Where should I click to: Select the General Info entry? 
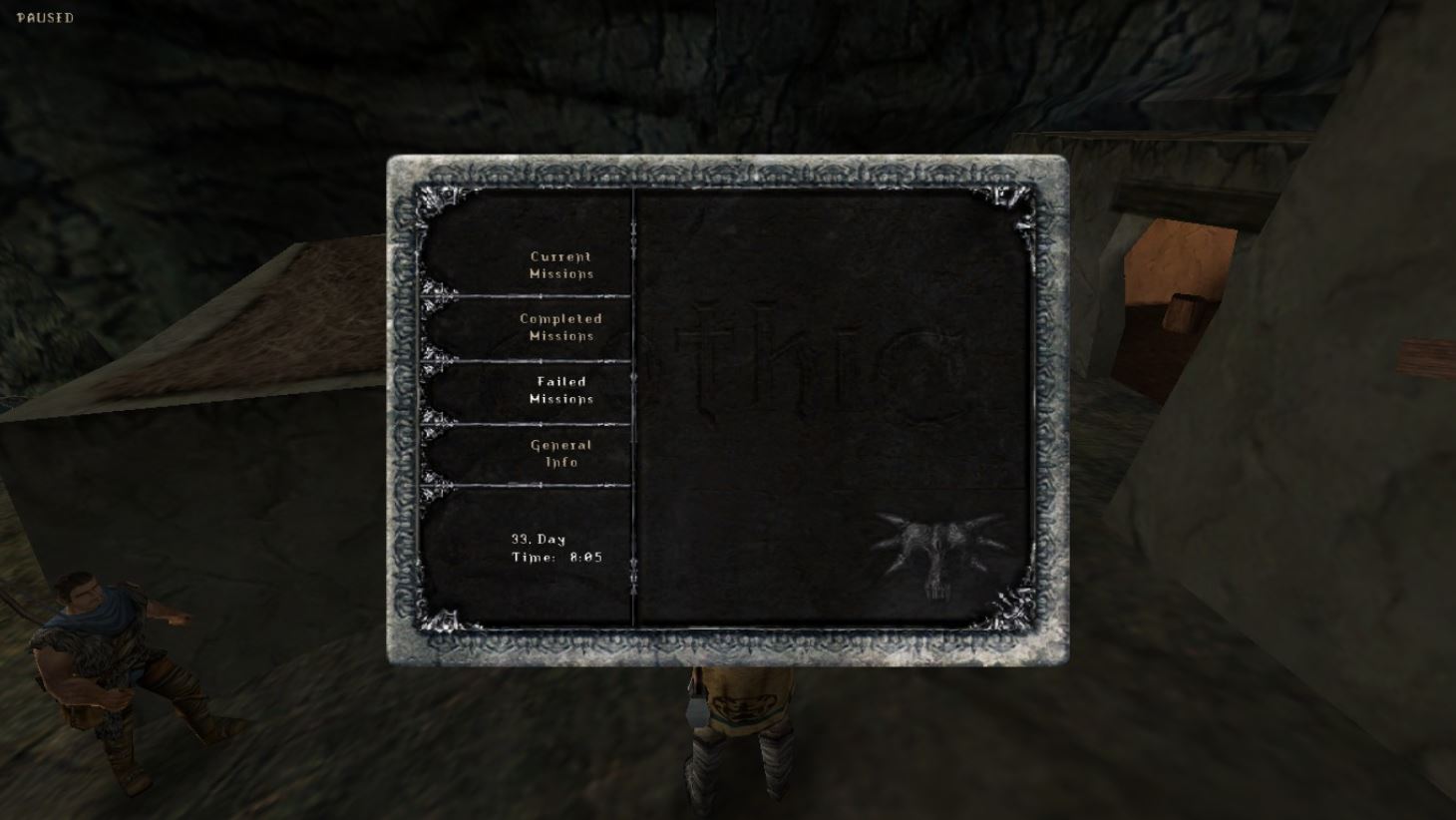click(559, 454)
